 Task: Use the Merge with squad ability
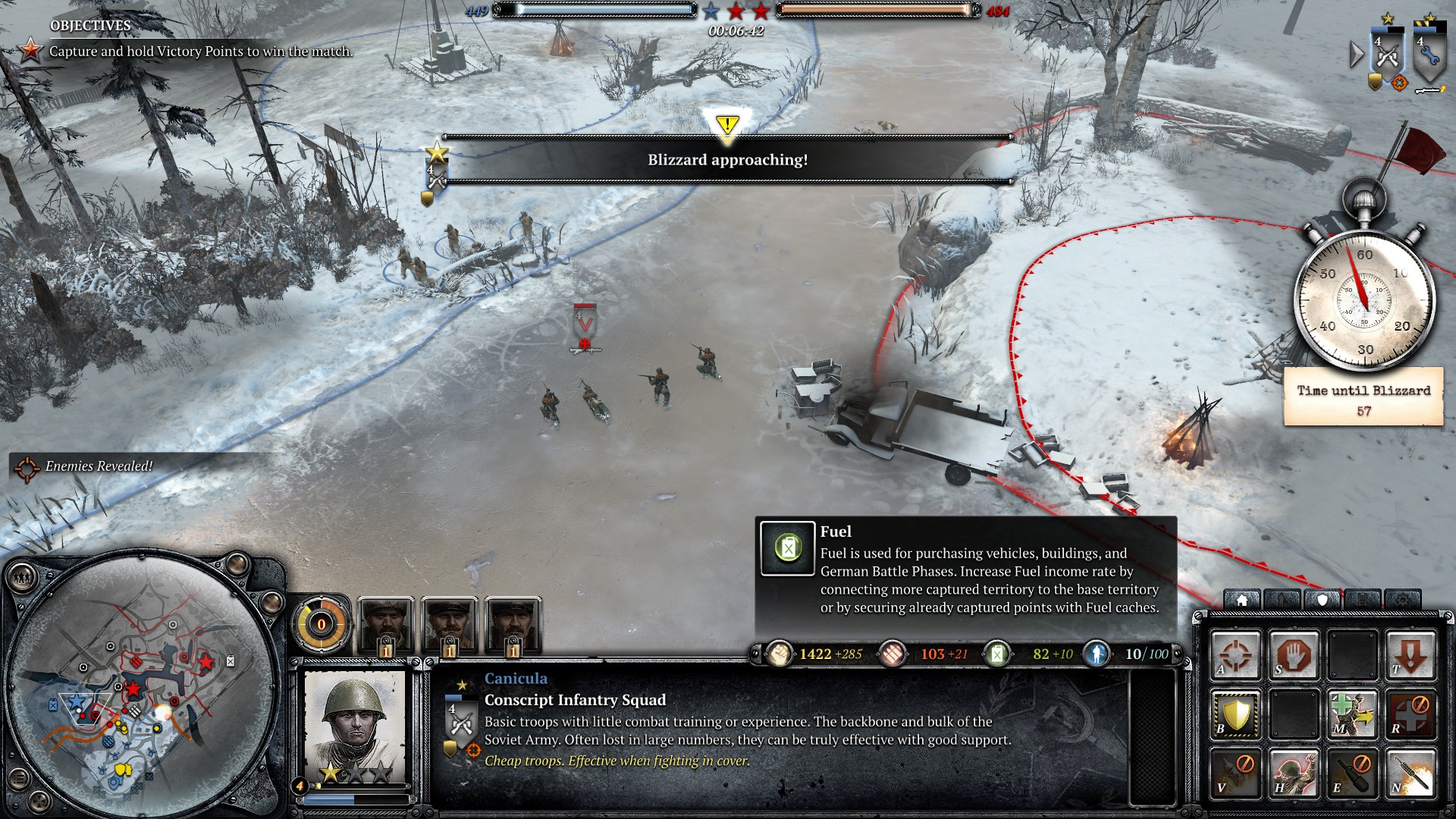click(1352, 714)
